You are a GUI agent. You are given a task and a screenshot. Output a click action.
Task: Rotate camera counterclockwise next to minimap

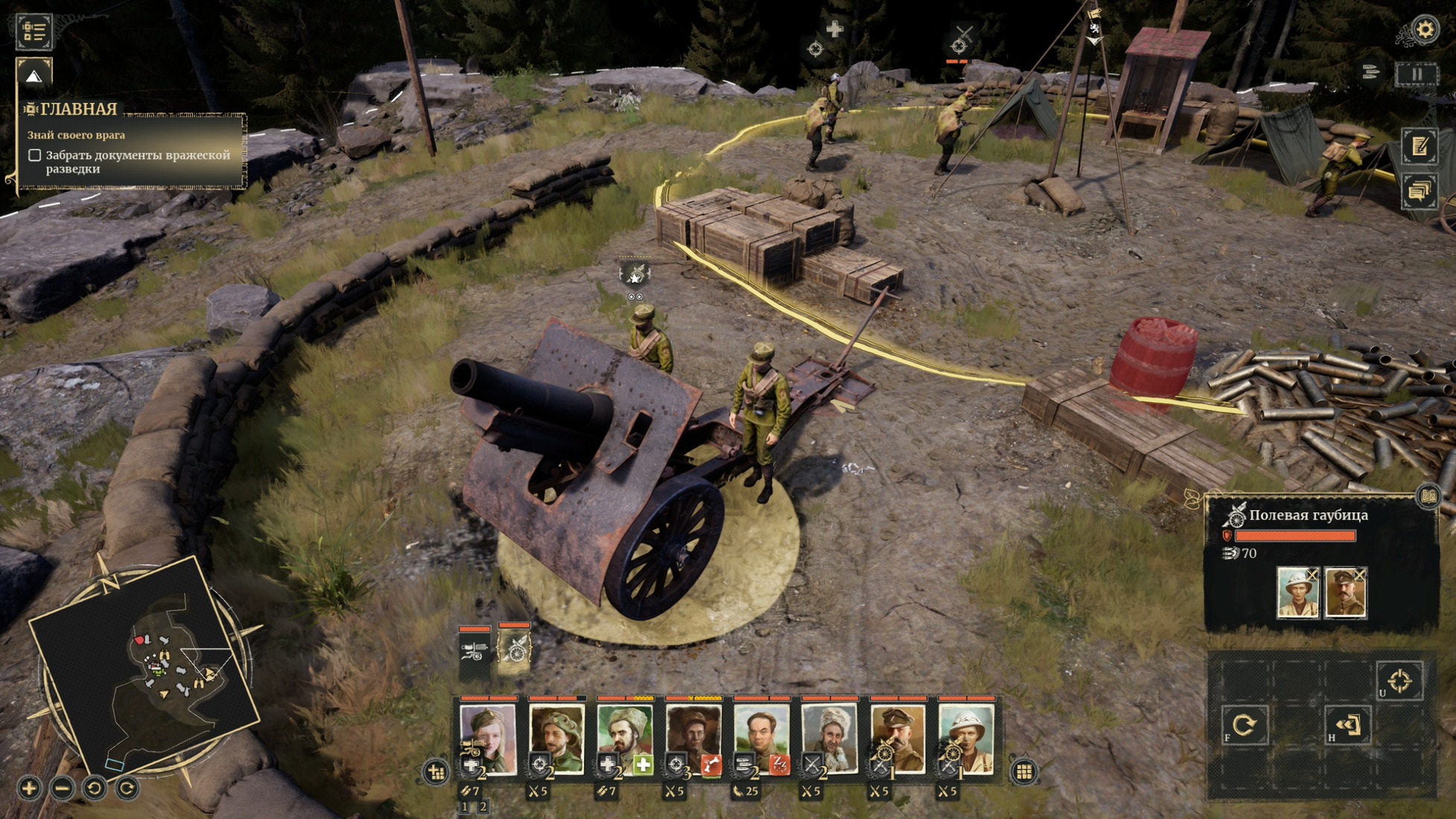[95, 788]
